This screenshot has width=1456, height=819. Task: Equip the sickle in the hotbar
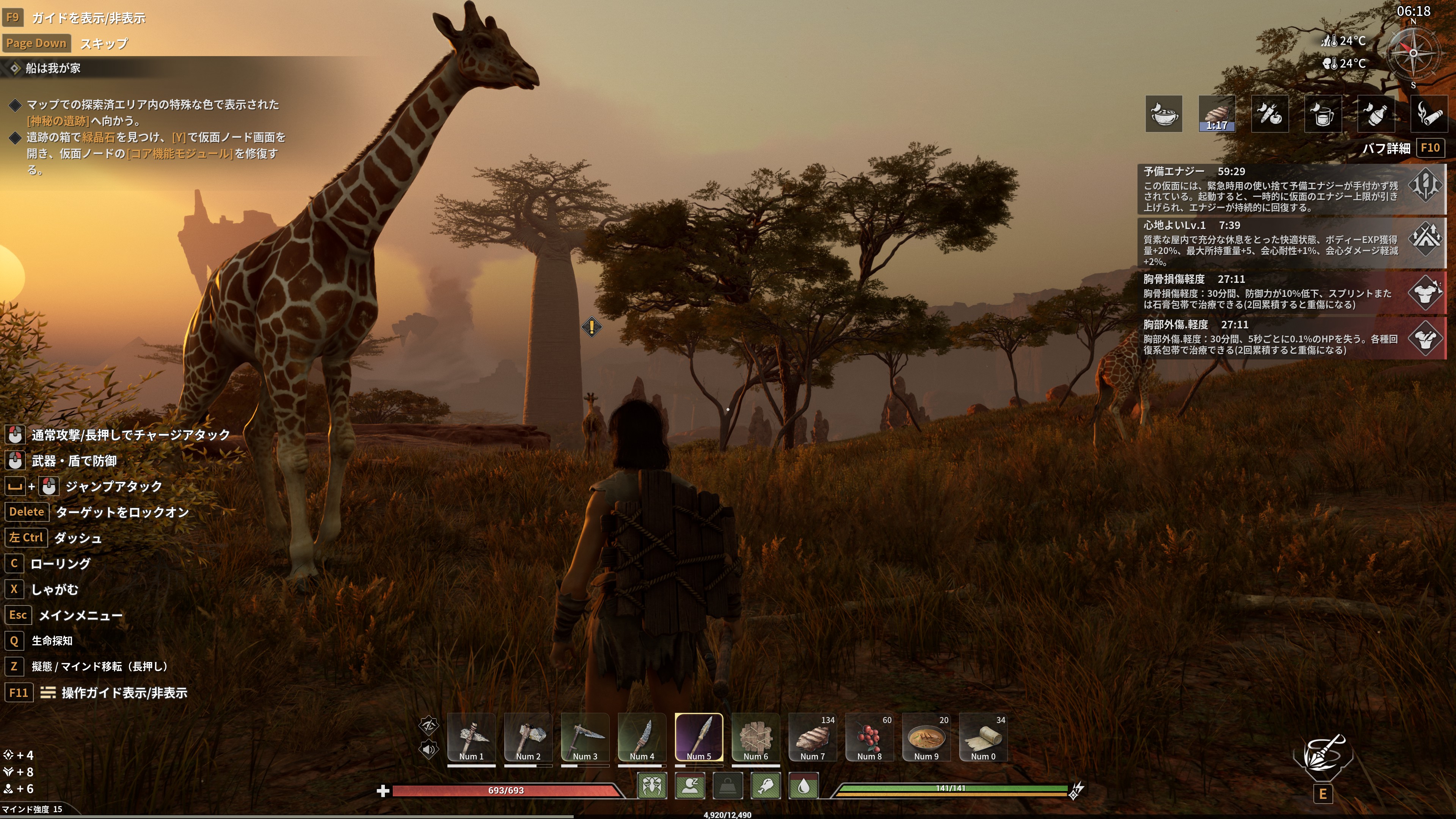pos(585,737)
